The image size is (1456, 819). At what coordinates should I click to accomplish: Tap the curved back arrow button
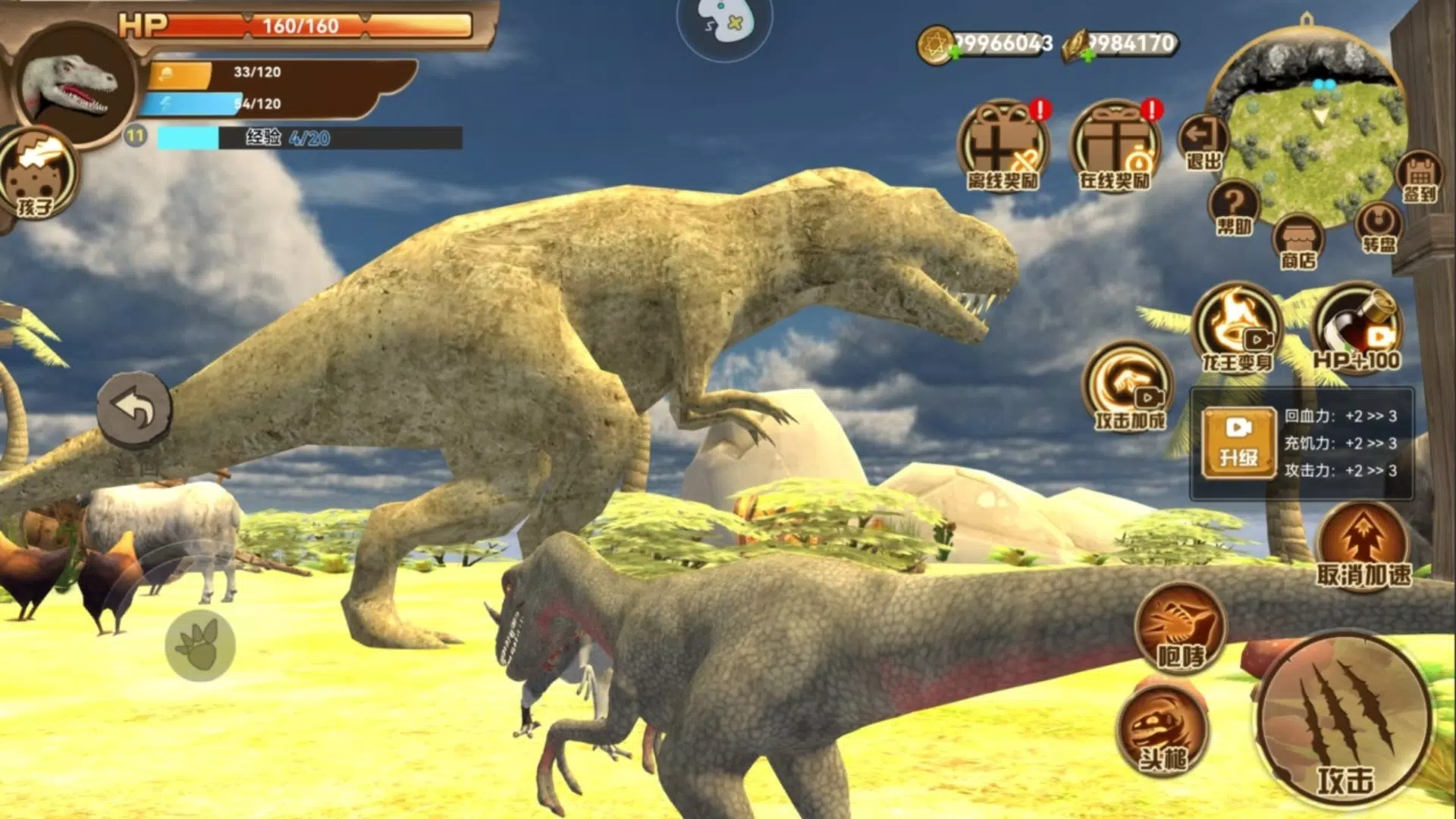click(x=134, y=409)
